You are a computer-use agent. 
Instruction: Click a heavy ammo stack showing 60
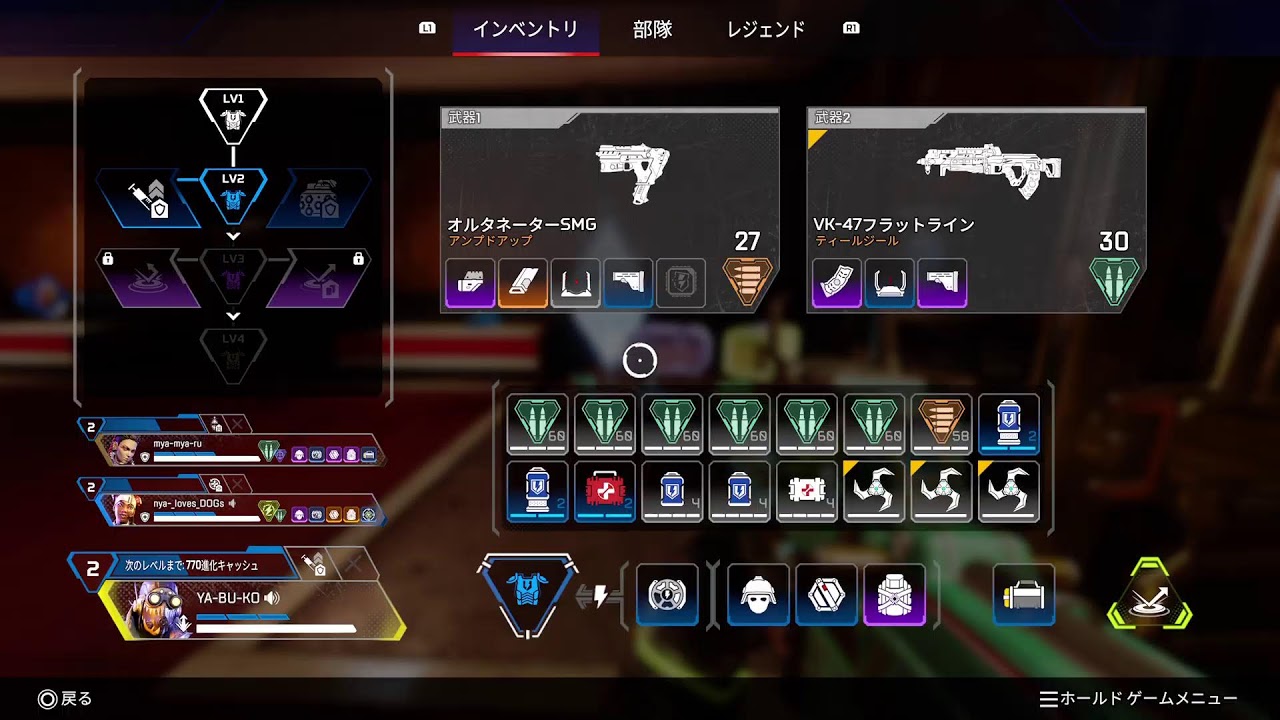[537, 423]
